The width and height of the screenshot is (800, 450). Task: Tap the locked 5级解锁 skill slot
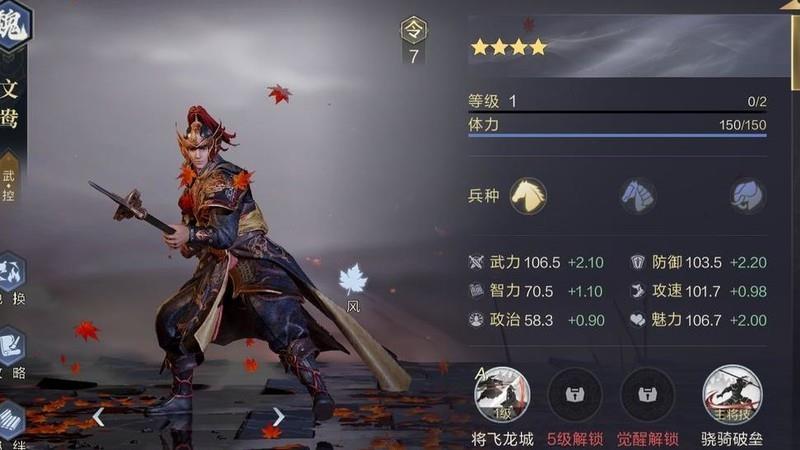pyautogui.click(x=575, y=395)
